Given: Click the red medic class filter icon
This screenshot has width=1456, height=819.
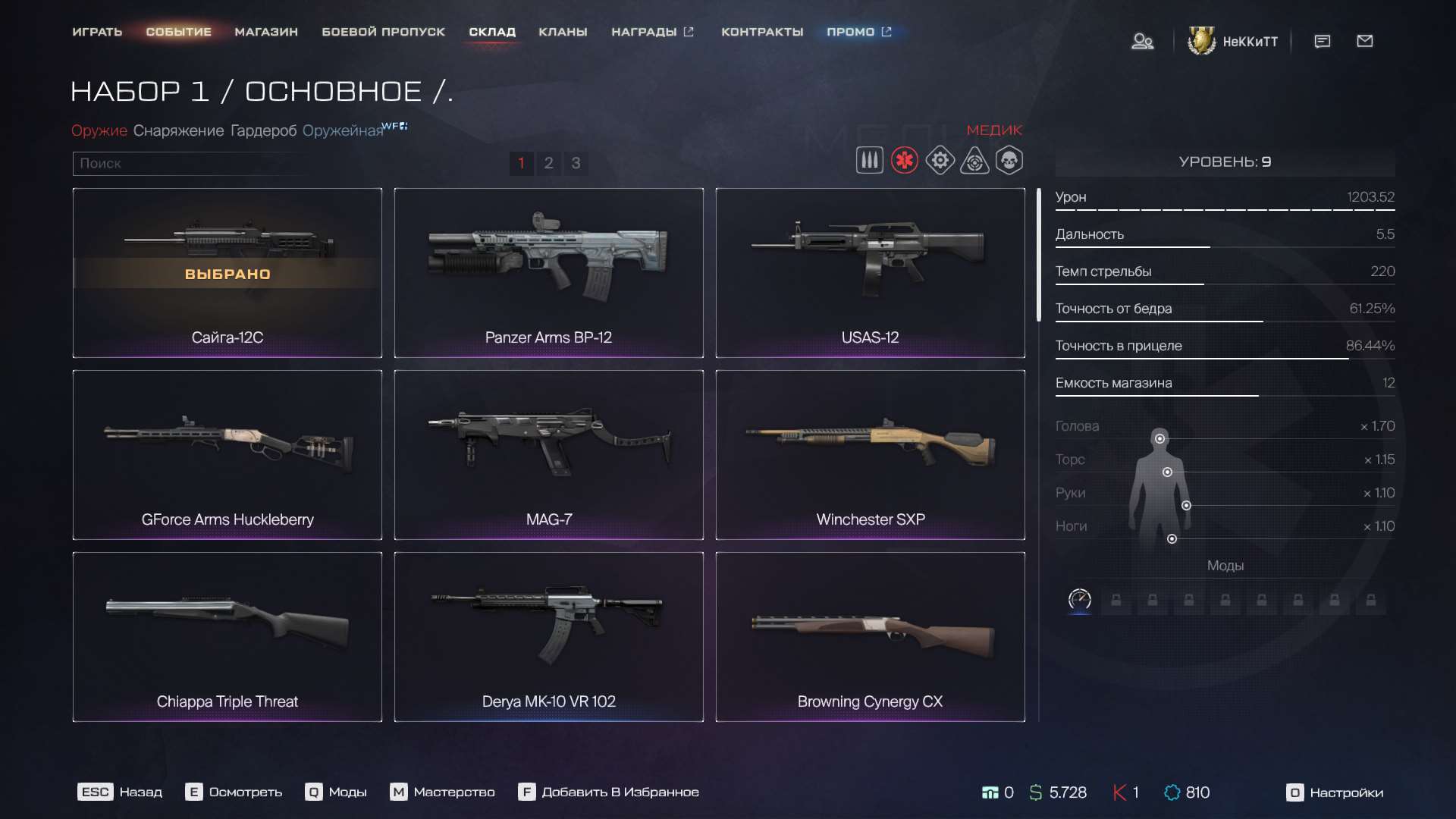Looking at the screenshot, I should click(904, 160).
